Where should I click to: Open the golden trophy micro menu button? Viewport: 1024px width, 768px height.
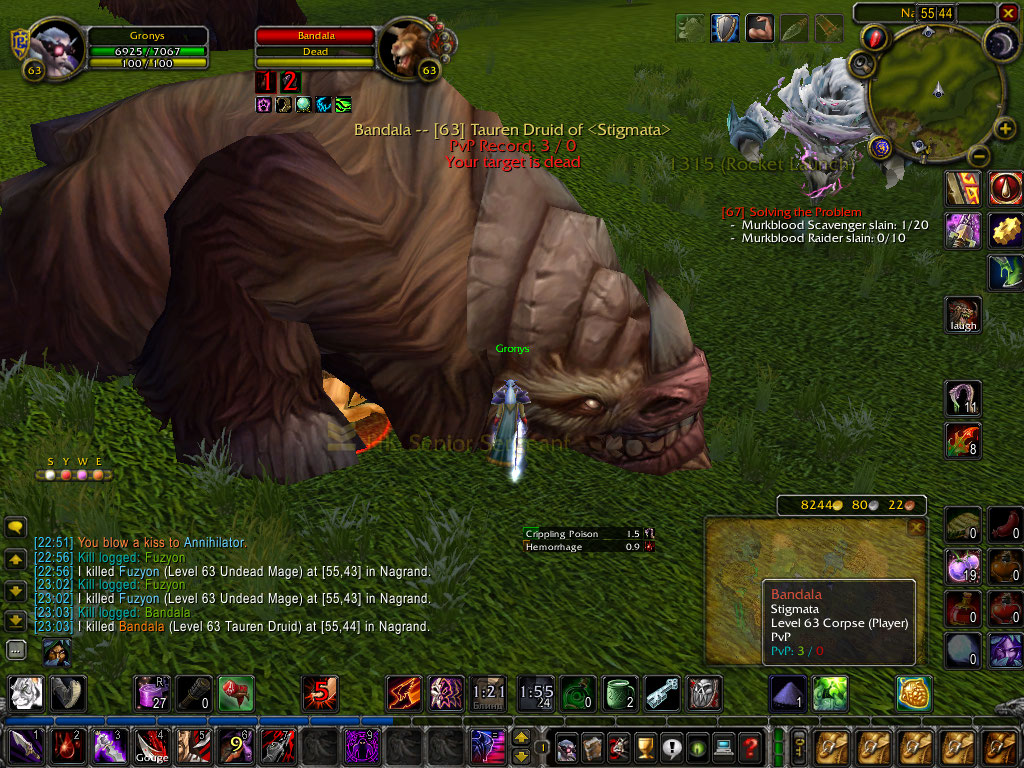click(645, 747)
